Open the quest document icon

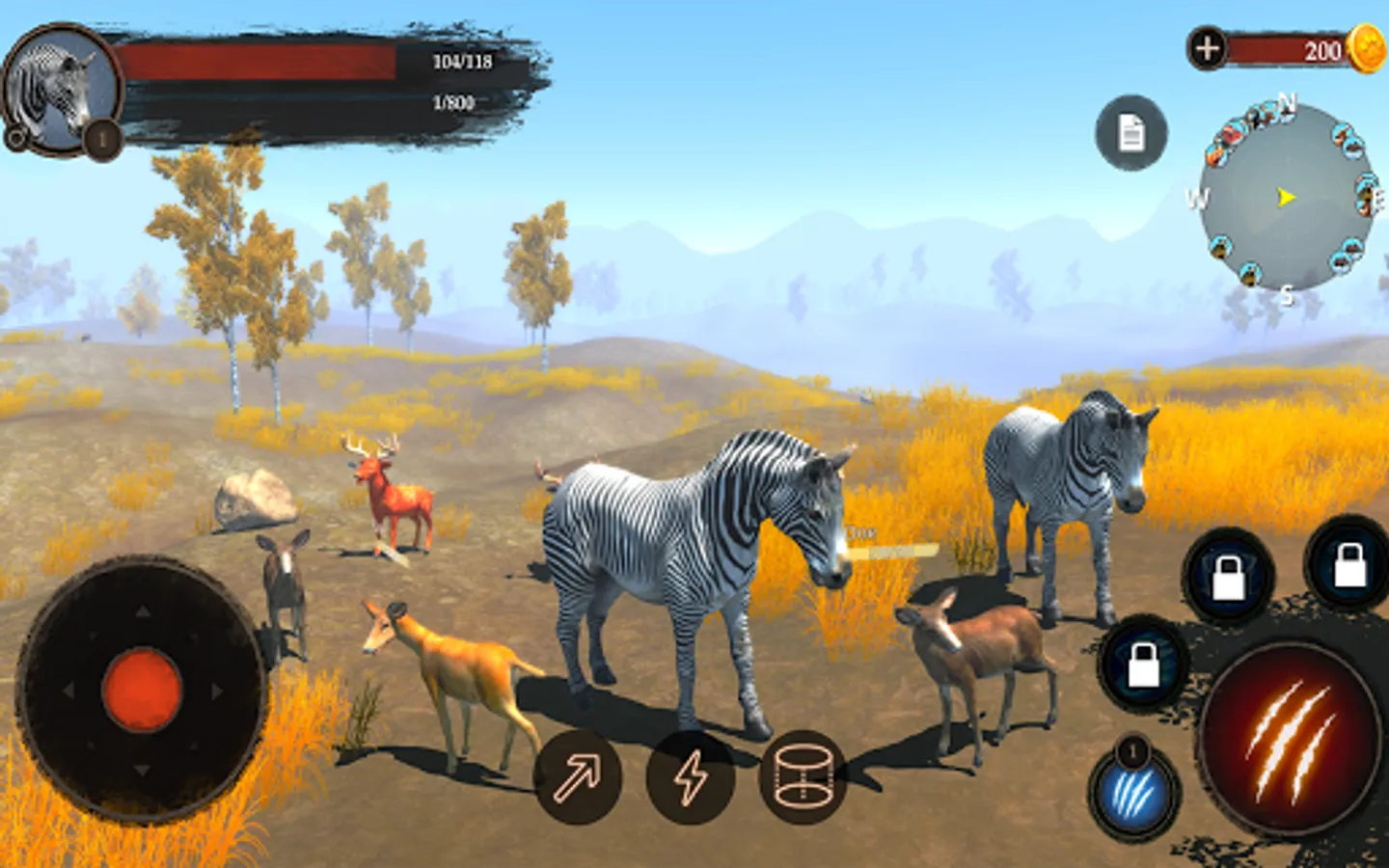1130,133
